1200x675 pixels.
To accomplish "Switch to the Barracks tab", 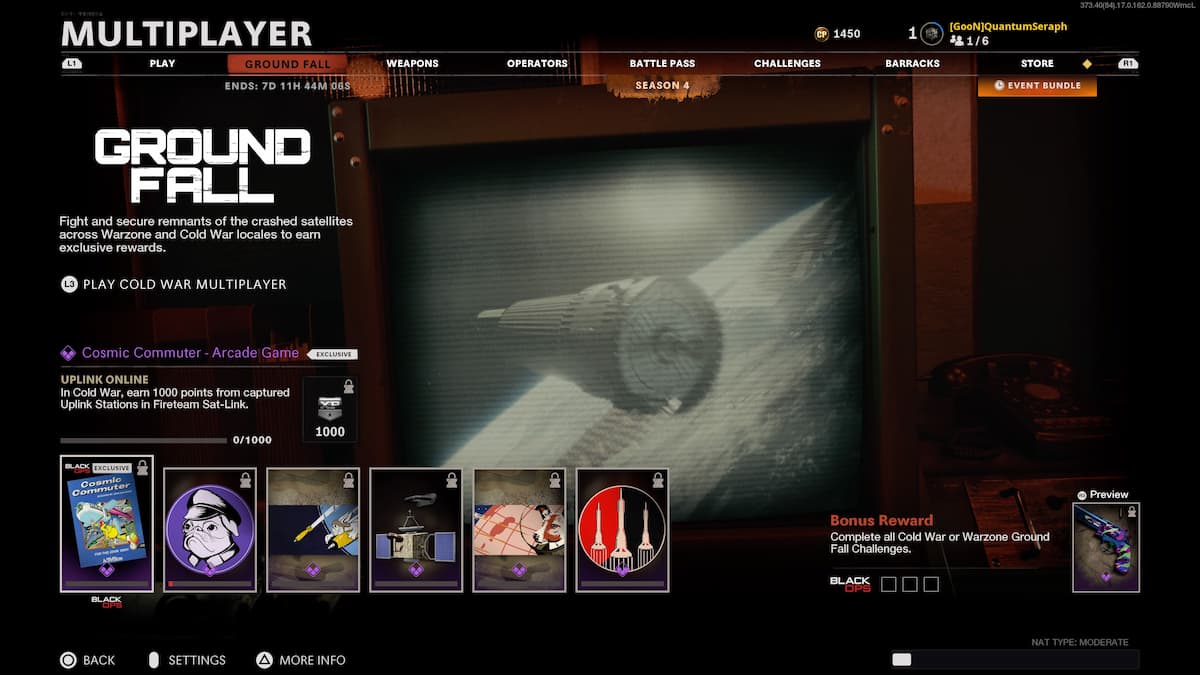I will tap(912, 63).
